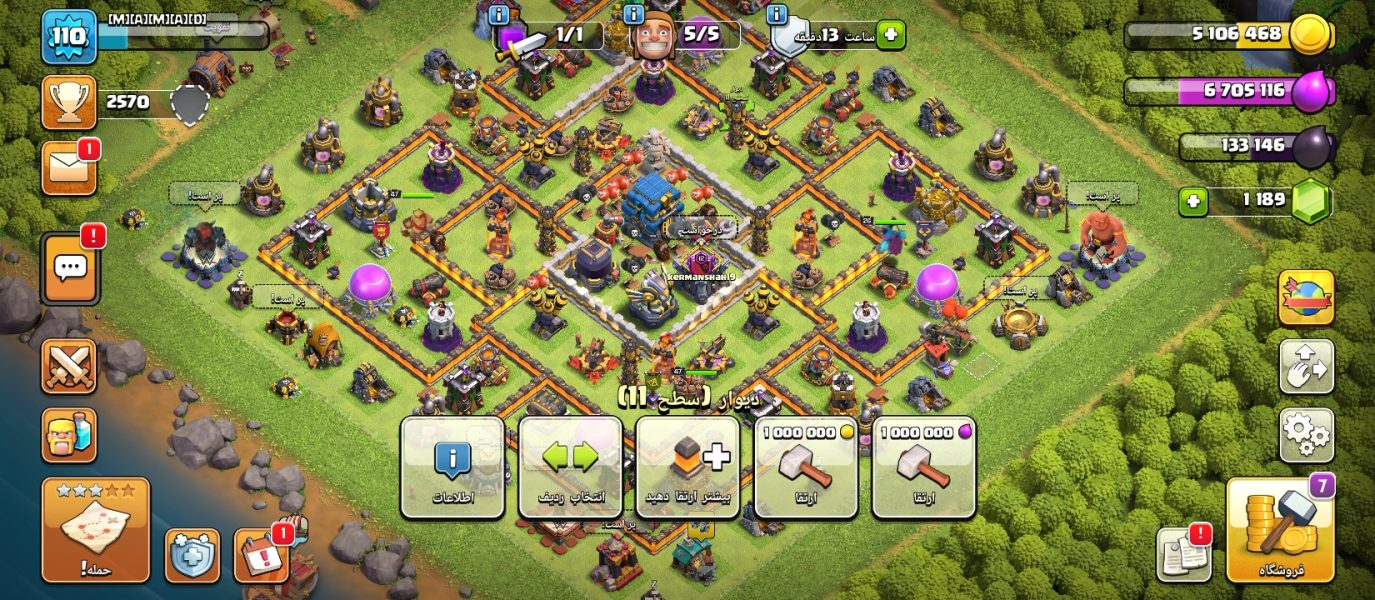1375x600 pixels.
Task: Open the layout editor hand icon
Action: (x=1306, y=366)
